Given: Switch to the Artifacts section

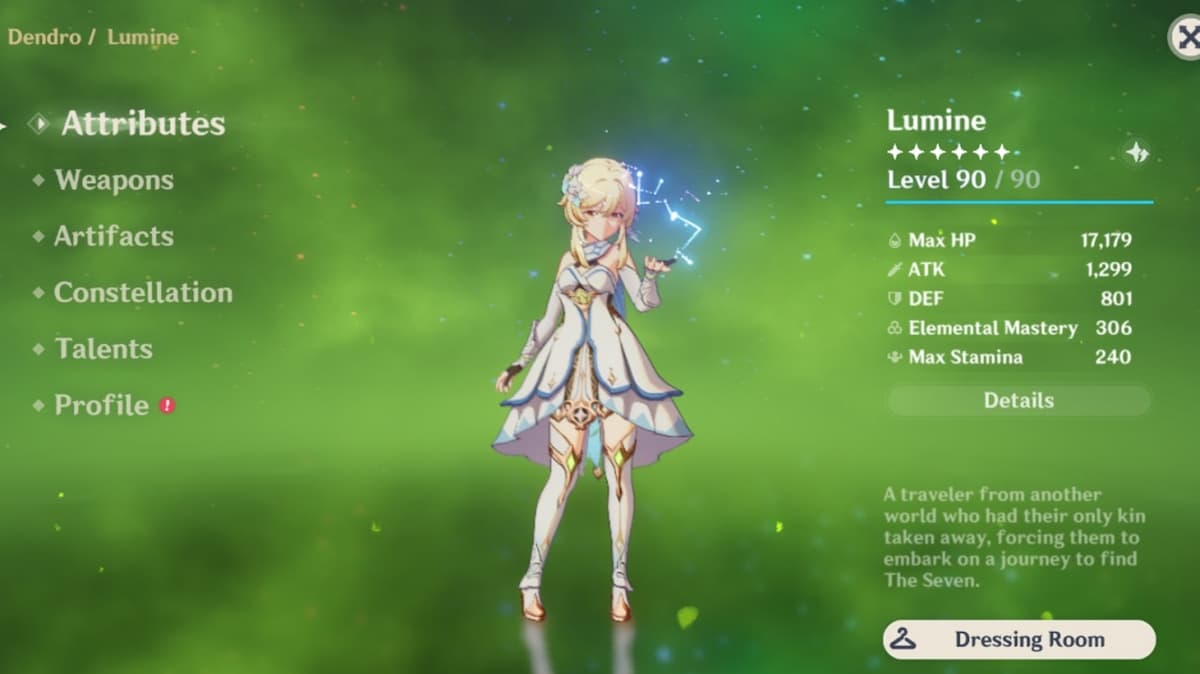Looking at the screenshot, I should pos(113,236).
